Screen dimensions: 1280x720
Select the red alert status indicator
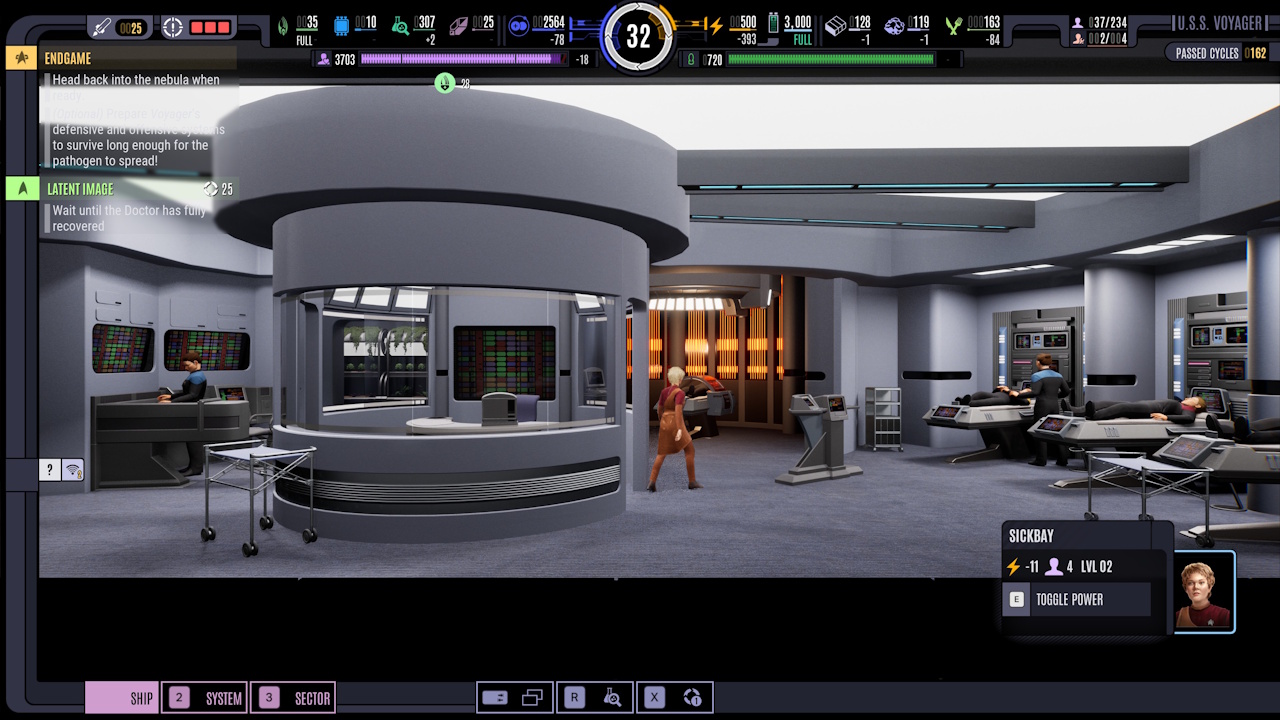[211, 27]
